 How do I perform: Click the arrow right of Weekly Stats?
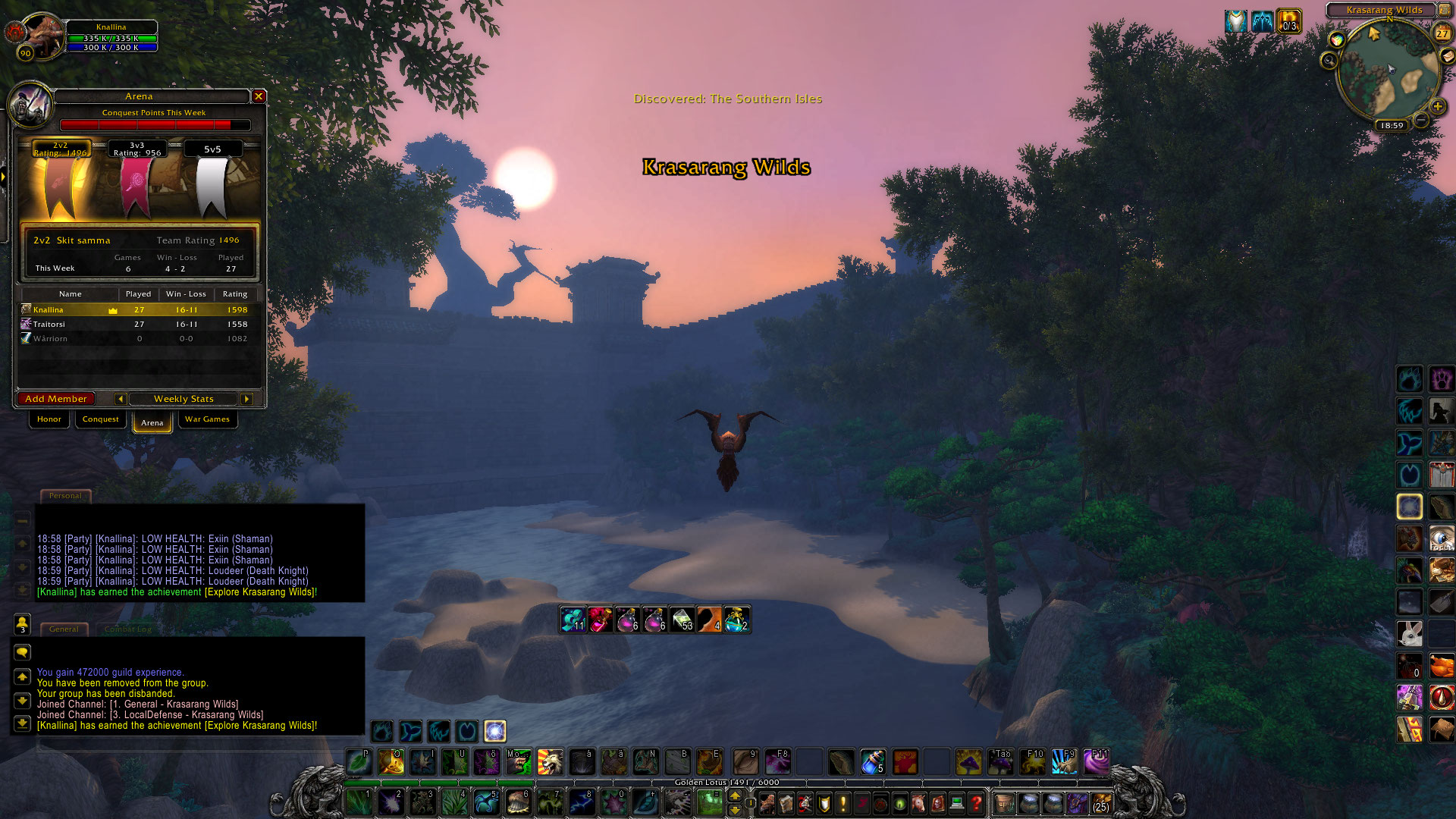(246, 399)
